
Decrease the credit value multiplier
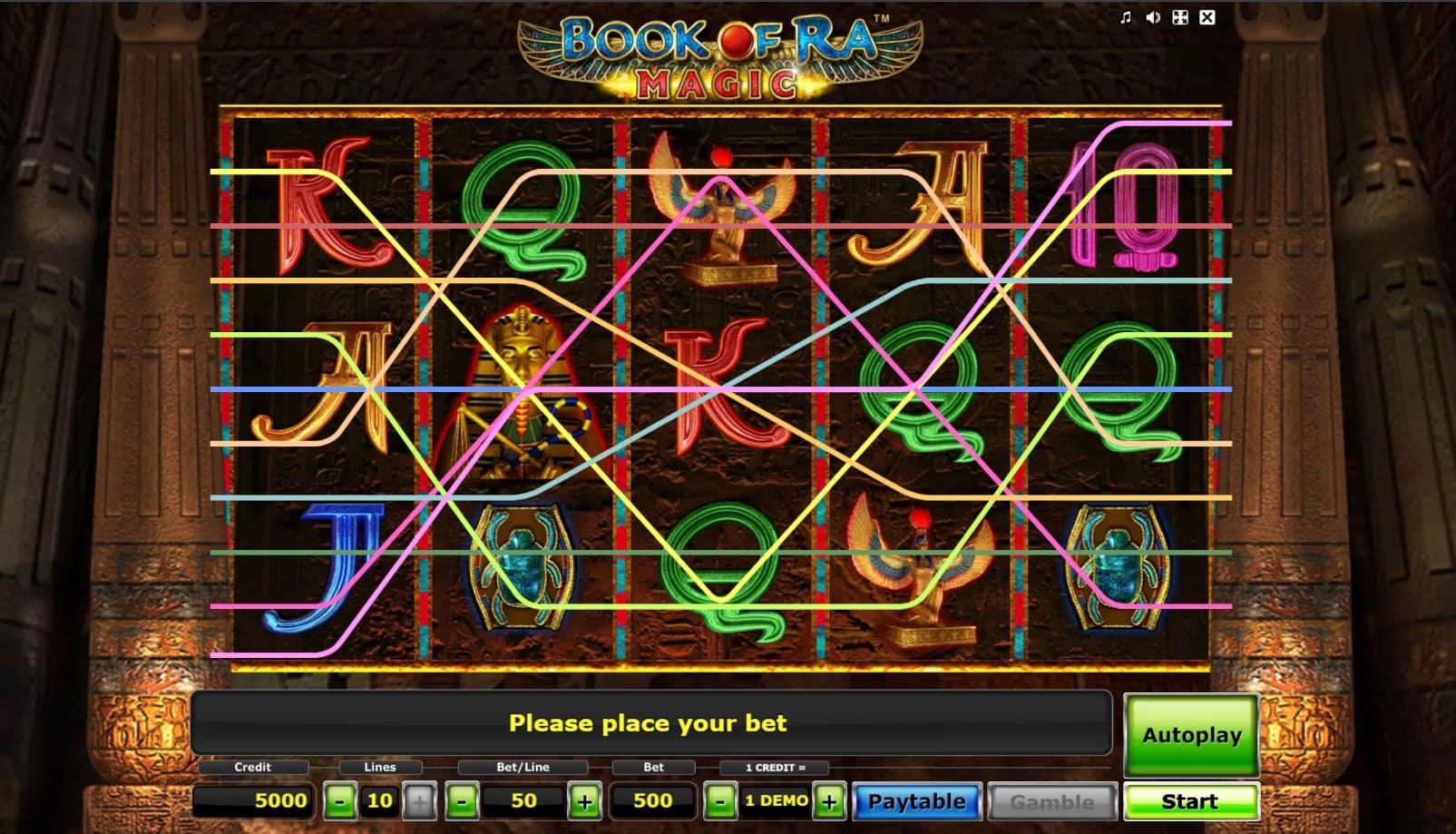(720, 800)
